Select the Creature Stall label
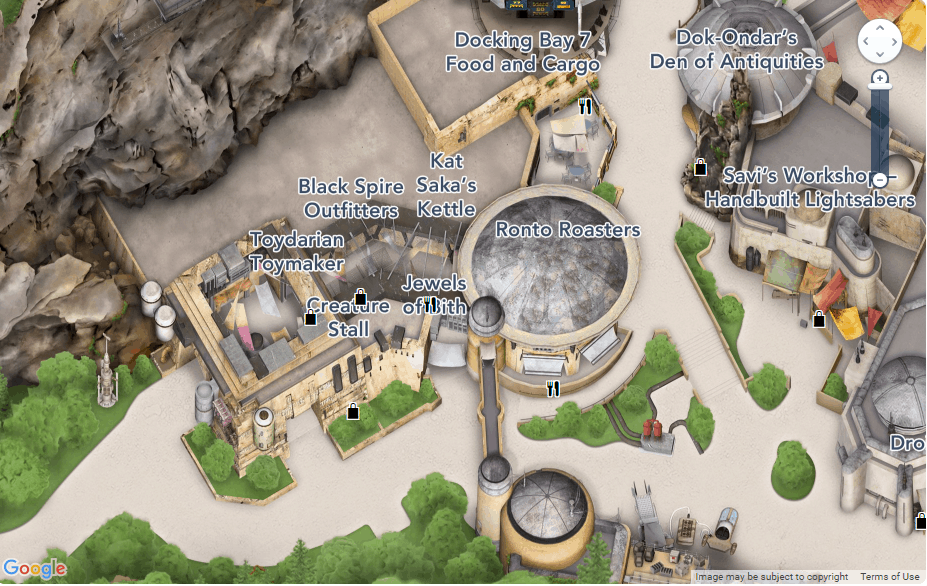927x586 pixels. pos(348,317)
